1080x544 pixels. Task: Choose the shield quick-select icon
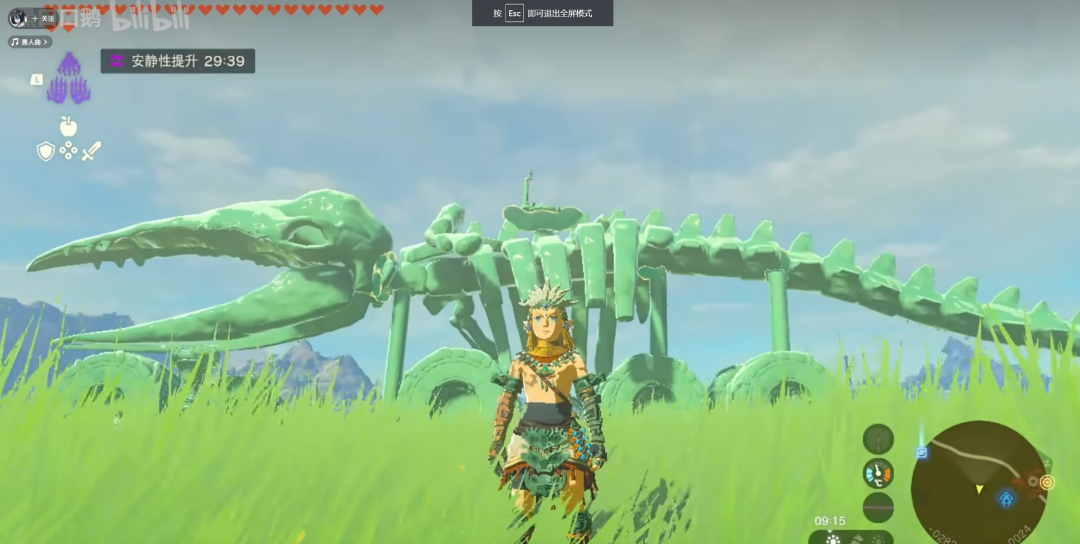pyautogui.click(x=45, y=151)
